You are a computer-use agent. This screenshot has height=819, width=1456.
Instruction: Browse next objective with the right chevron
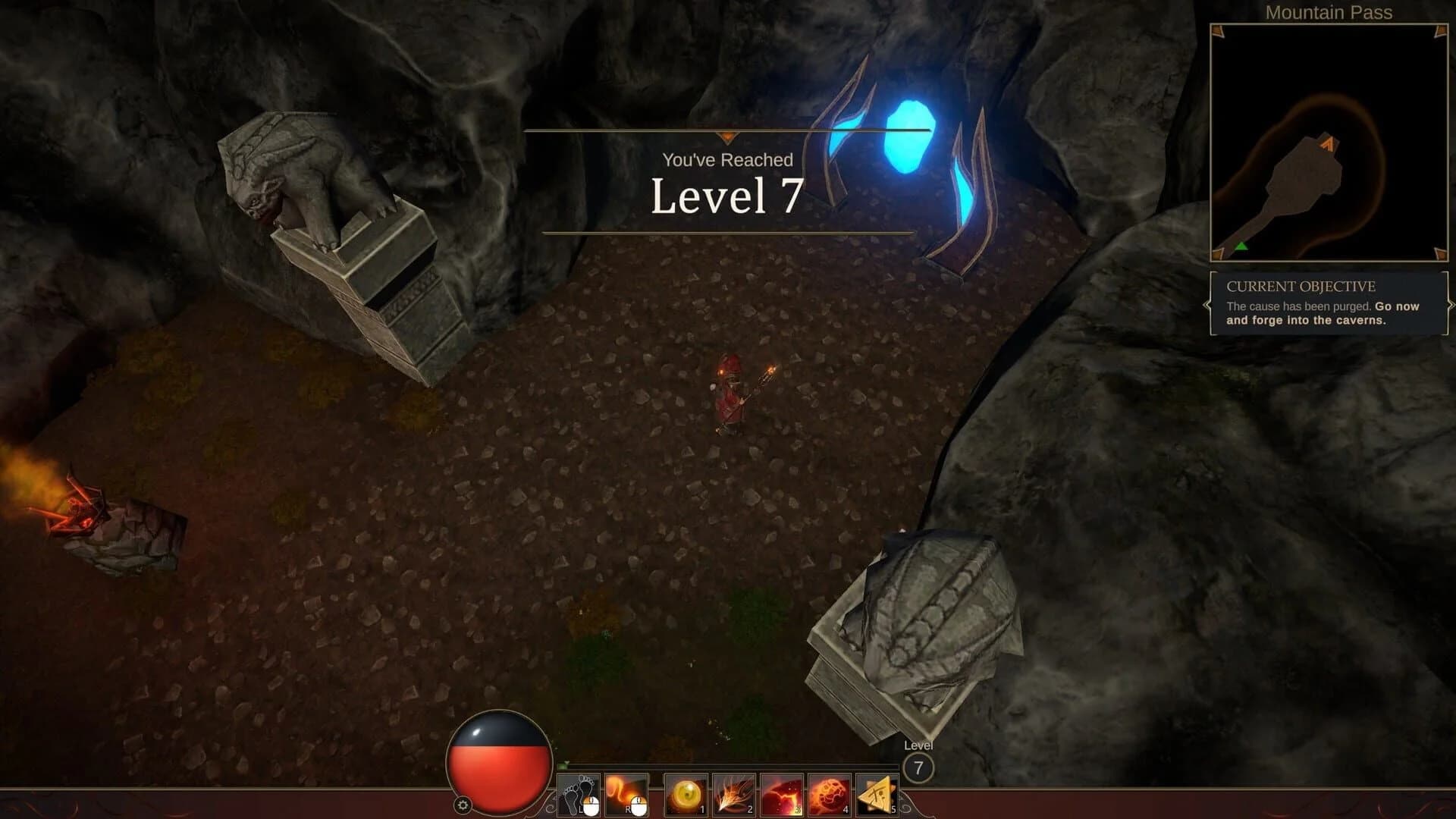point(1451,304)
